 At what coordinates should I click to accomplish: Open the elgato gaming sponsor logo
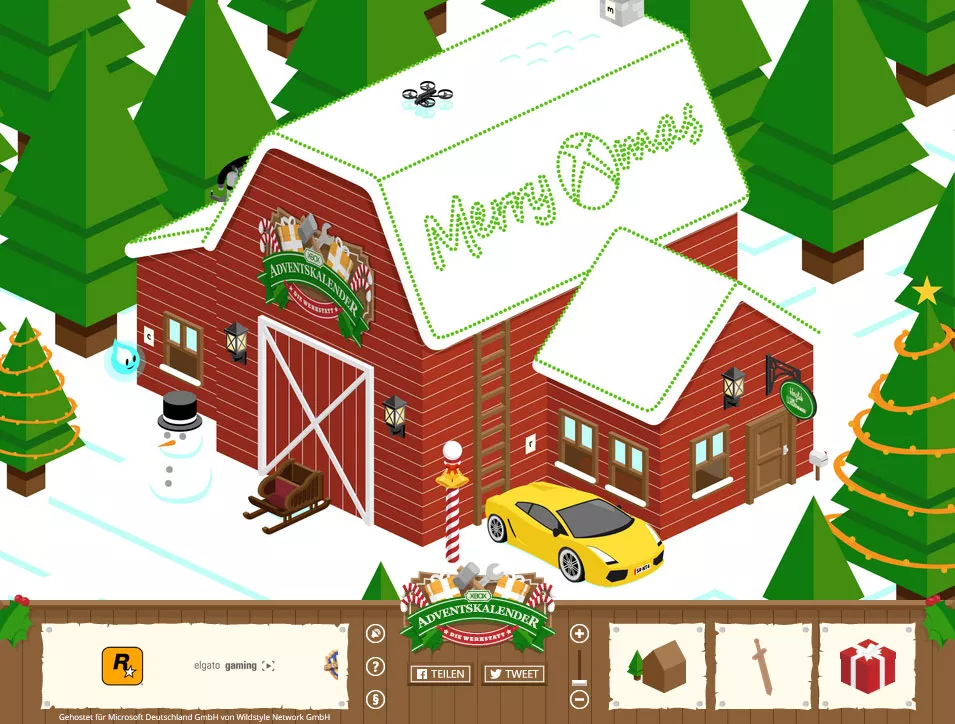point(234,666)
